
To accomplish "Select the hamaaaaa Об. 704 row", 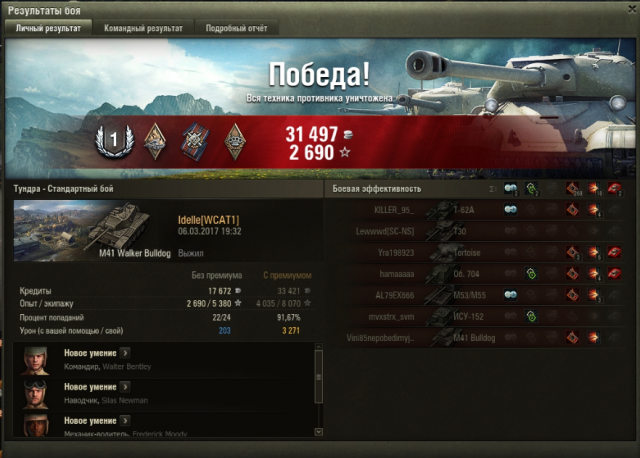I will [478, 273].
